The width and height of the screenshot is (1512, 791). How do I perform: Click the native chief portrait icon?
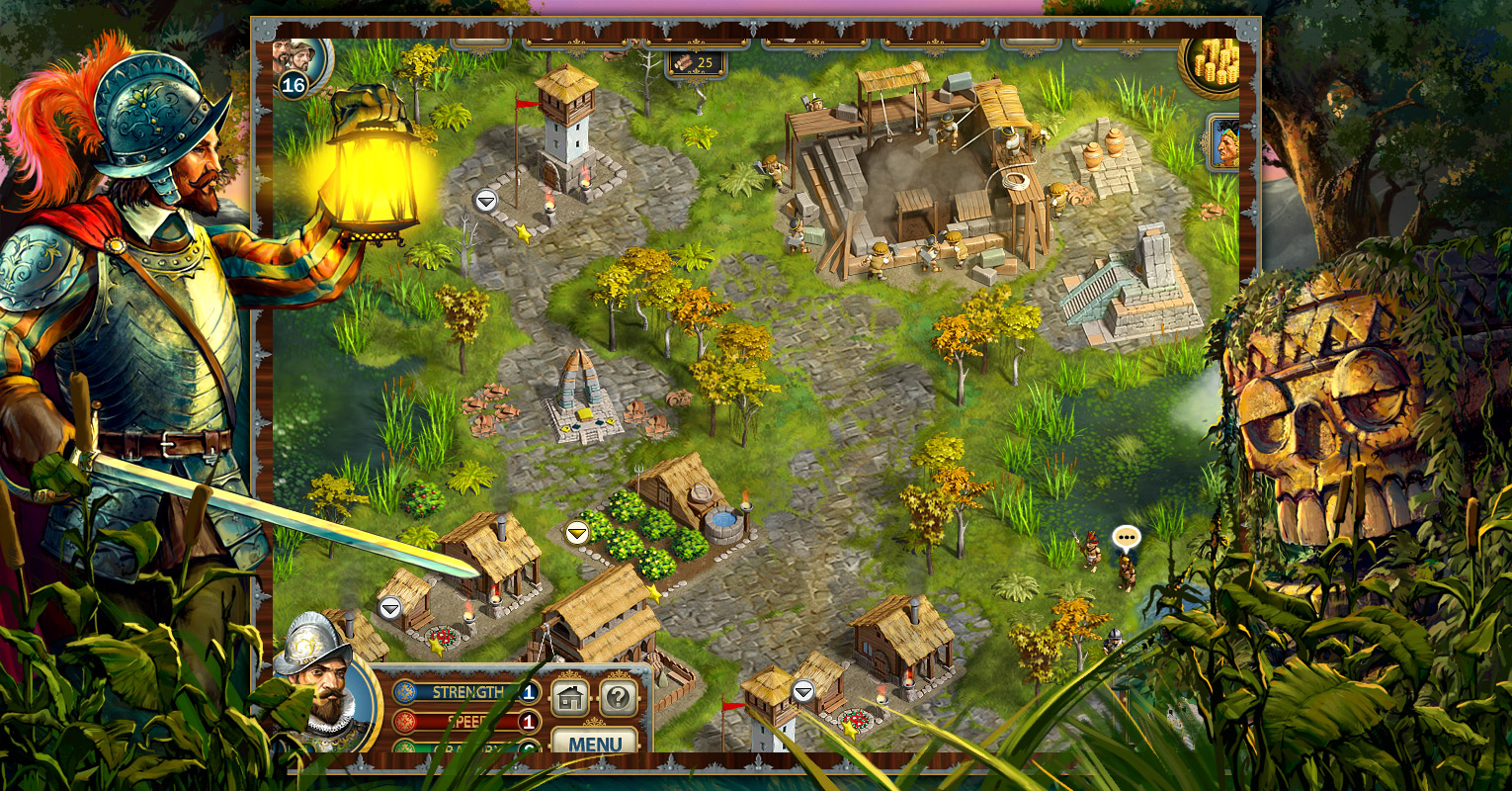tap(1225, 143)
